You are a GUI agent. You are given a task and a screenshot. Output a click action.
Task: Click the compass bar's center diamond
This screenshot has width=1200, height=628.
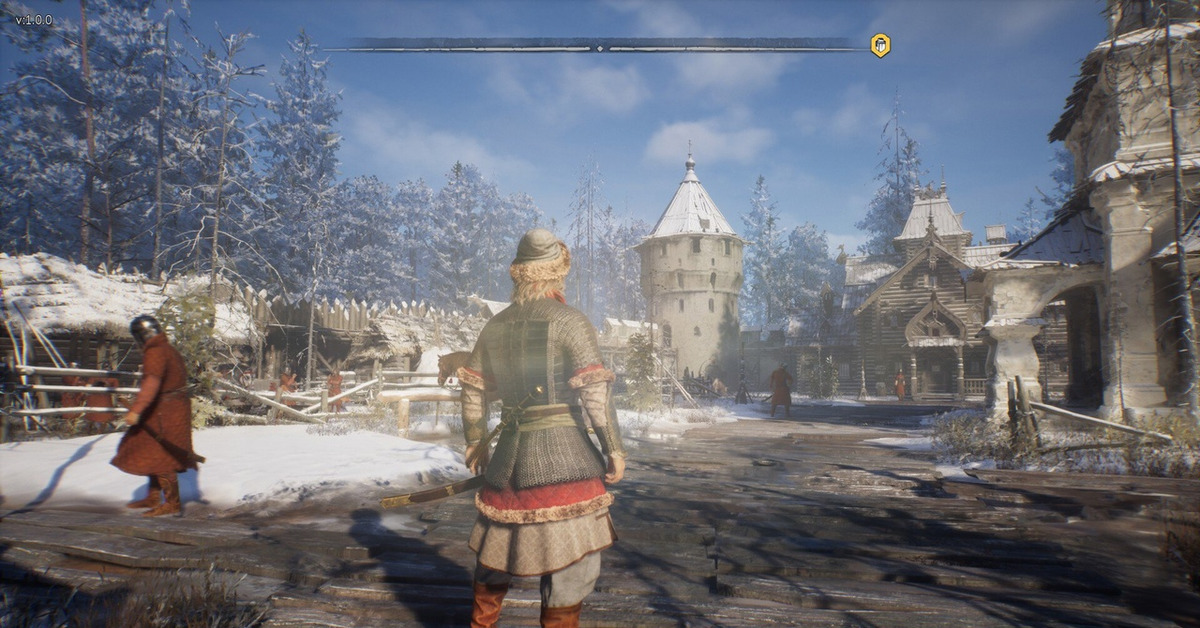pyautogui.click(x=600, y=46)
